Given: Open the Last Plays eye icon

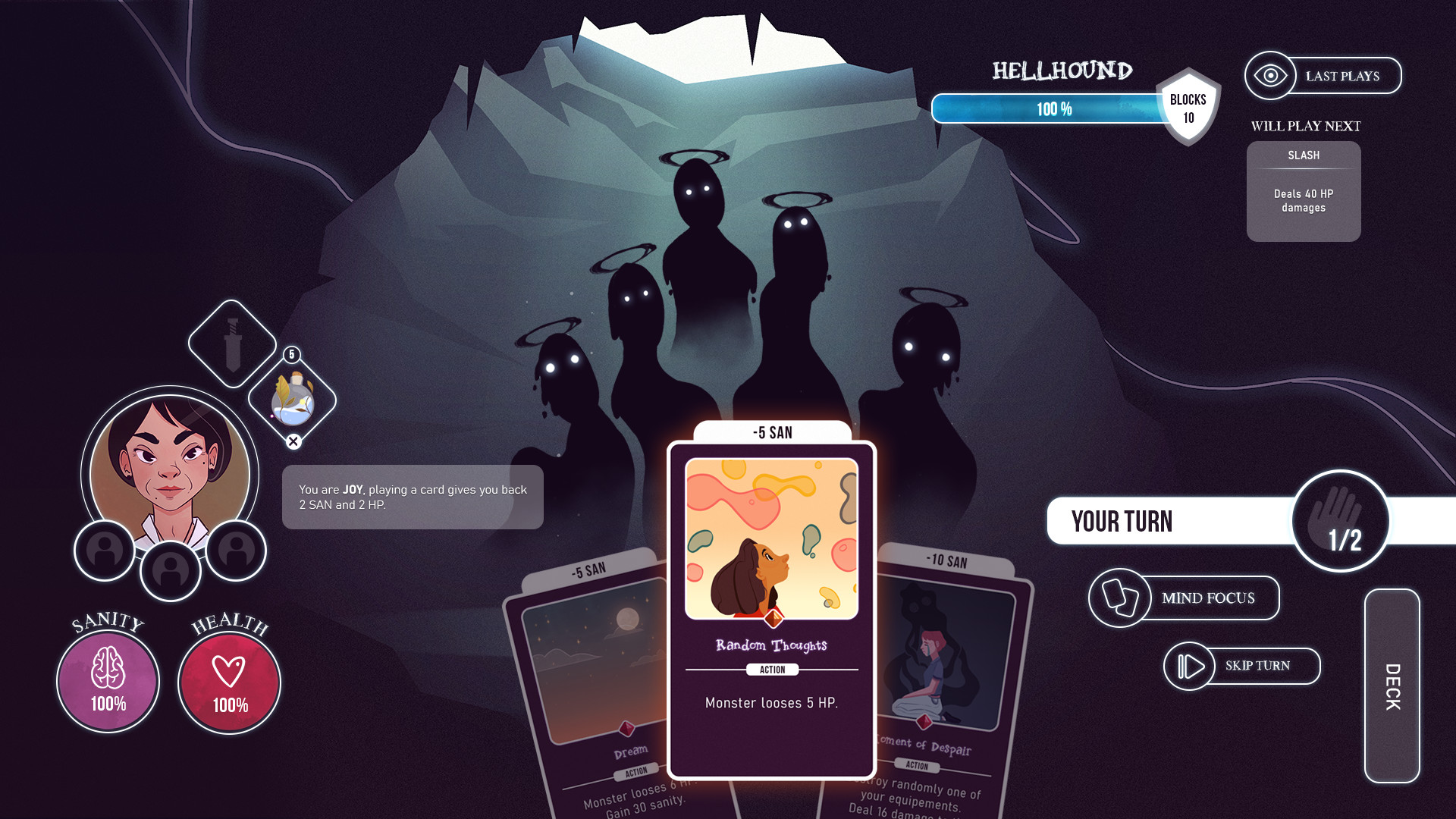Looking at the screenshot, I should pos(1269,75).
